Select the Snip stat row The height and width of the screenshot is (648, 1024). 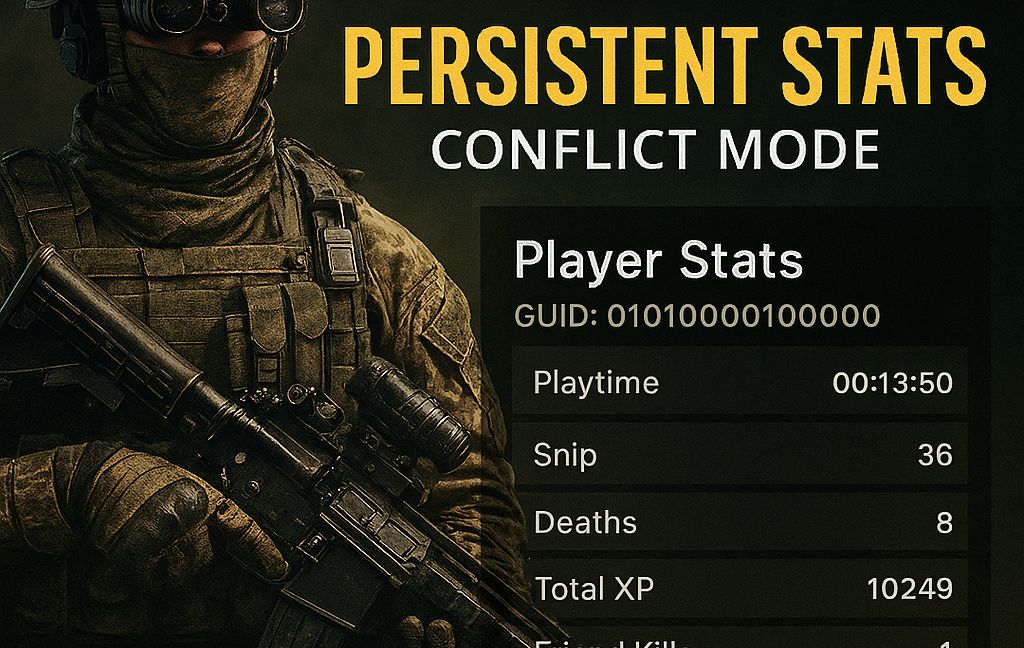[741, 455]
